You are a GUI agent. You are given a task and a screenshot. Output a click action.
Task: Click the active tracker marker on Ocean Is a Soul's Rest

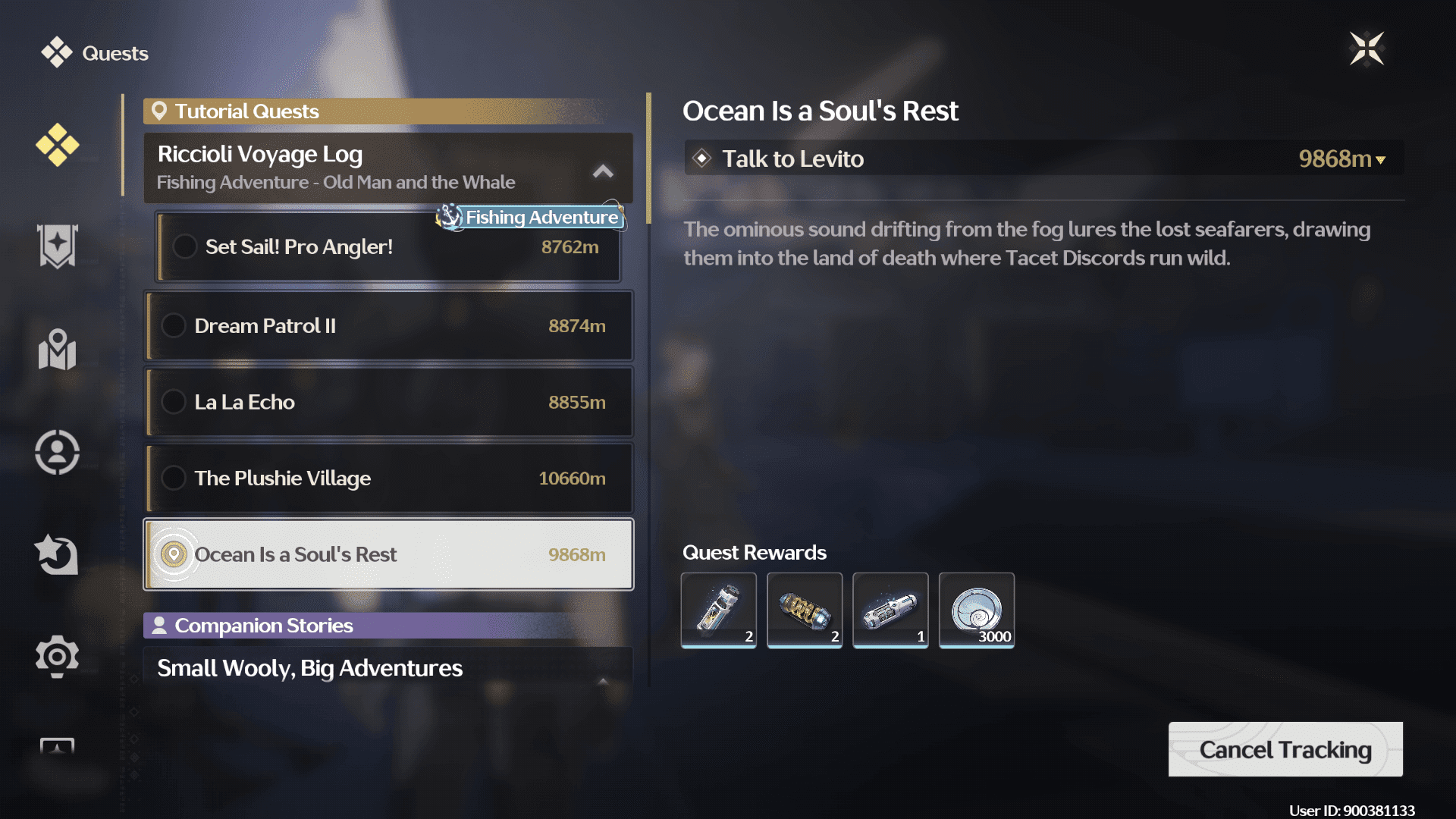point(174,554)
